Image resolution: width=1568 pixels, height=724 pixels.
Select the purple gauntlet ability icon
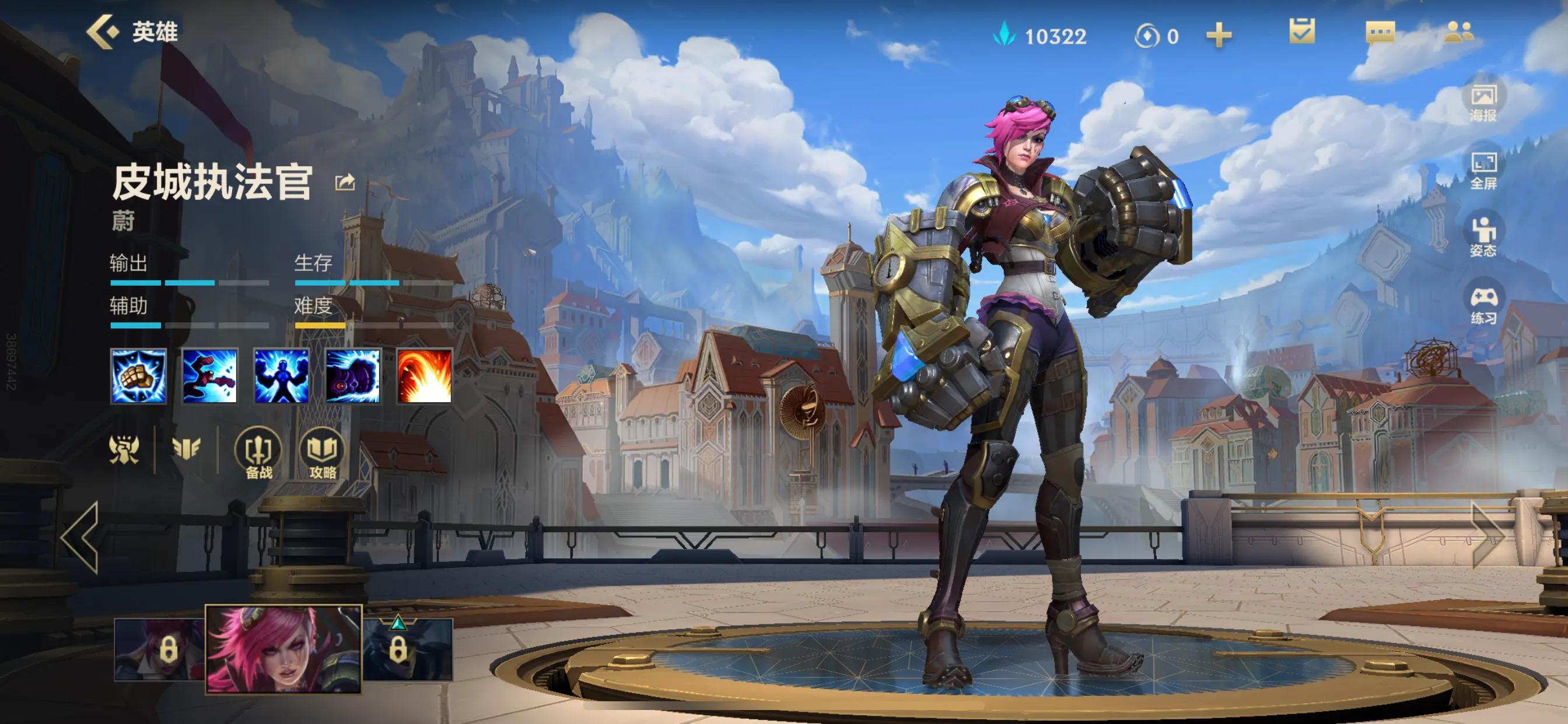353,376
